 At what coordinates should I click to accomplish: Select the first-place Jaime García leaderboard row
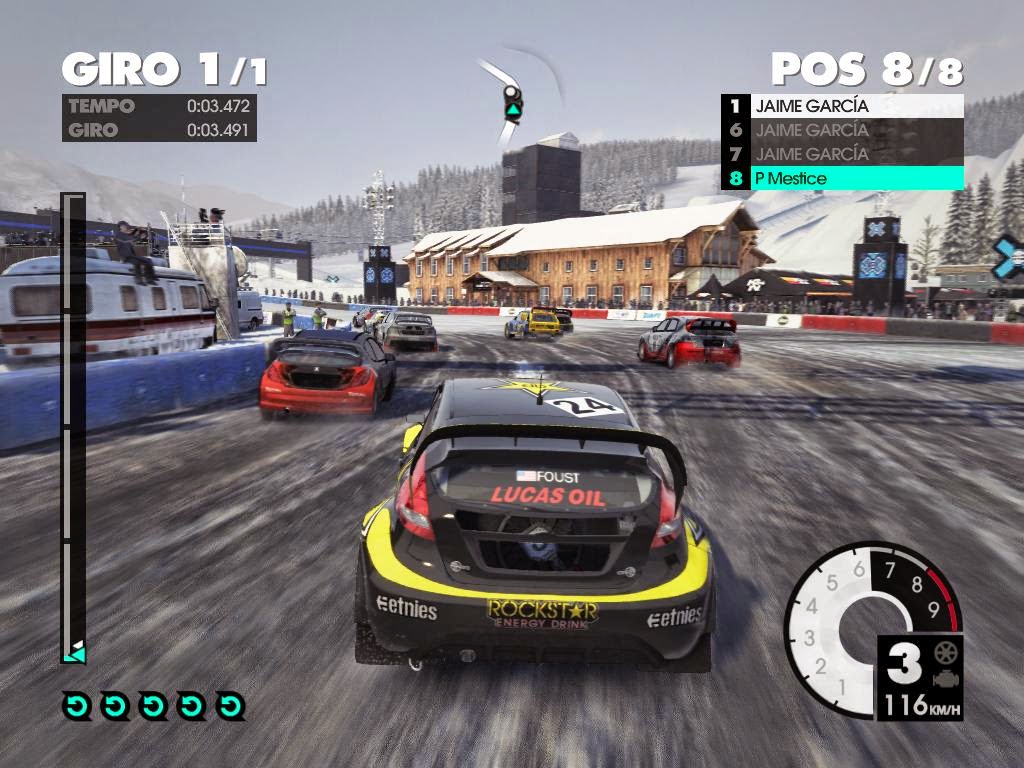(x=842, y=105)
